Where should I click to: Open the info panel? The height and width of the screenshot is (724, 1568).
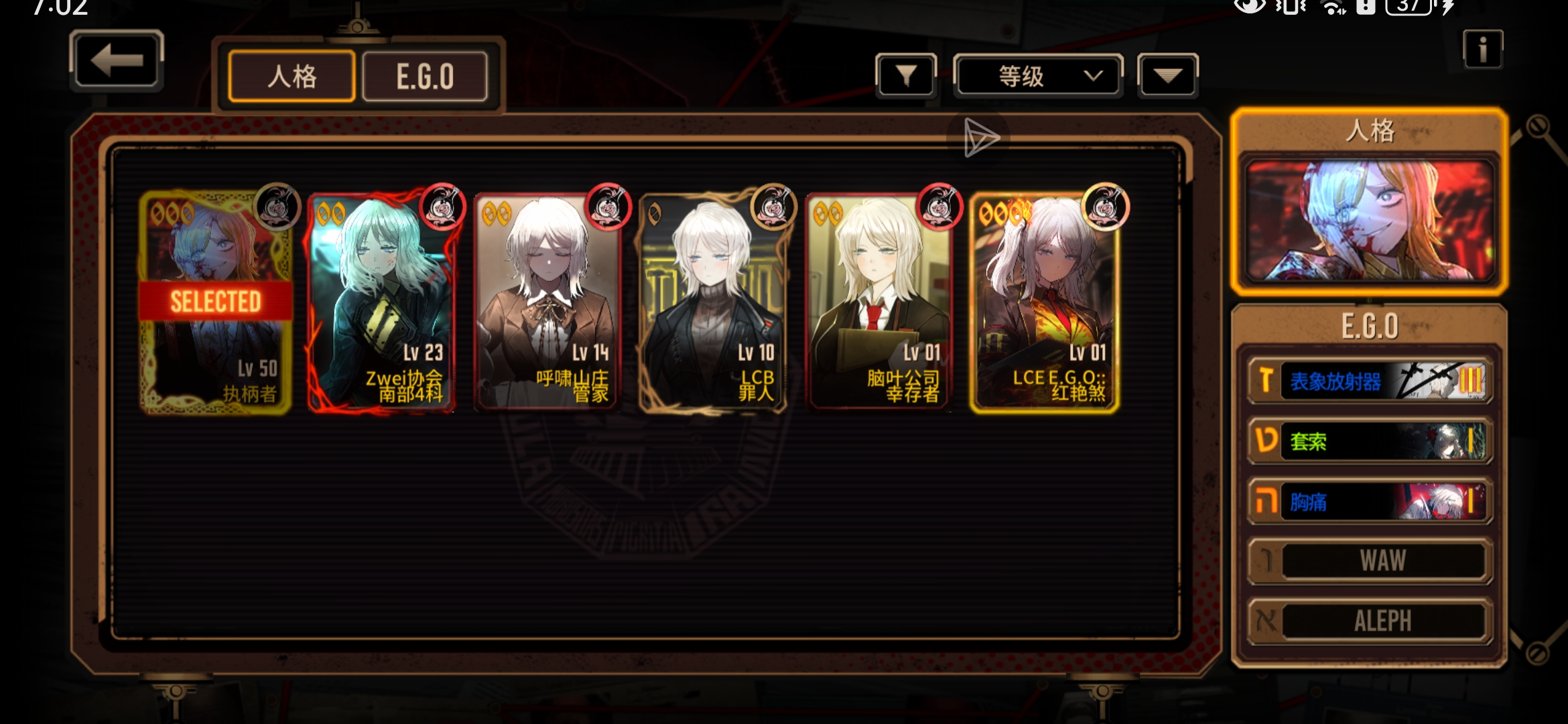click(1482, 50)
